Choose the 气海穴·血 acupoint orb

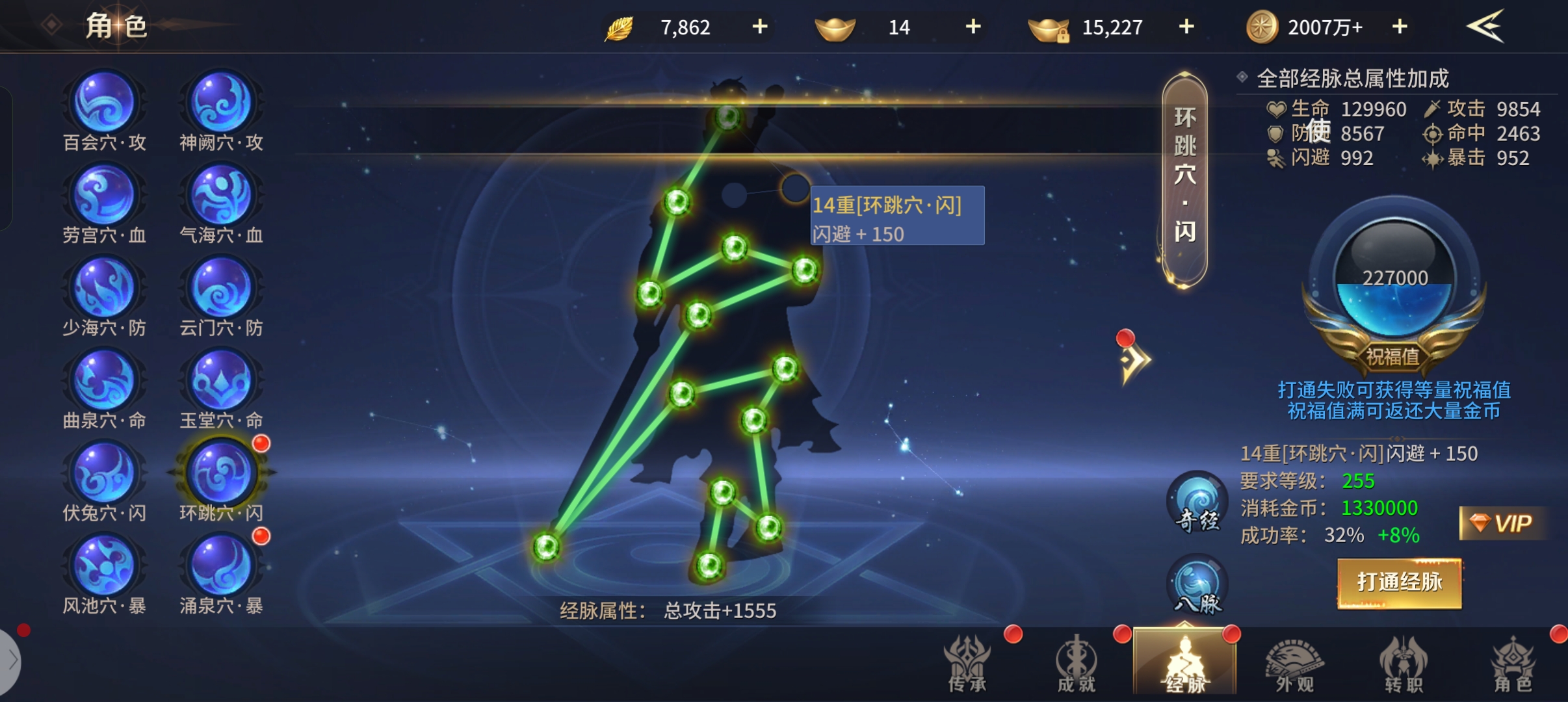click(221, 196)
